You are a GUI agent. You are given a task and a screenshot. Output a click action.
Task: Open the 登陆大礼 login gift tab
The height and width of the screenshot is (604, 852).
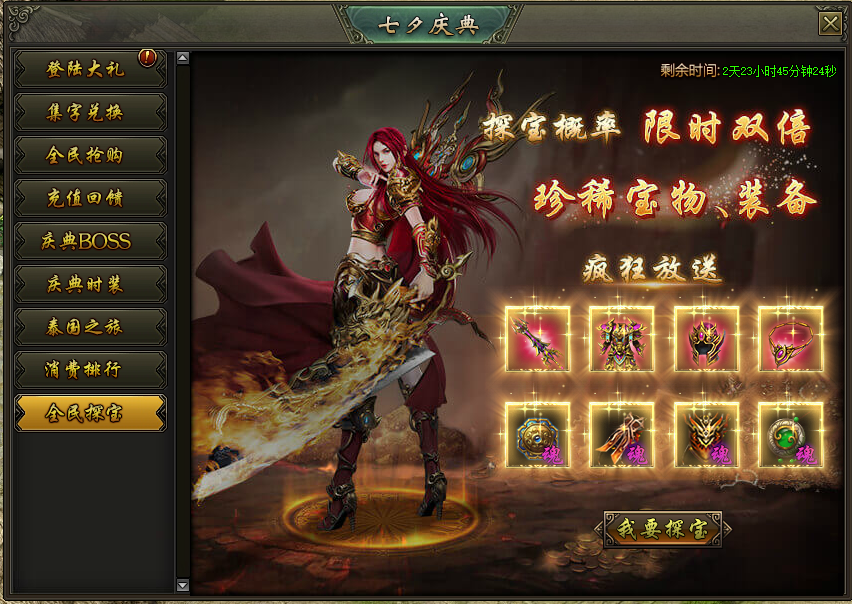click(90, 69)
